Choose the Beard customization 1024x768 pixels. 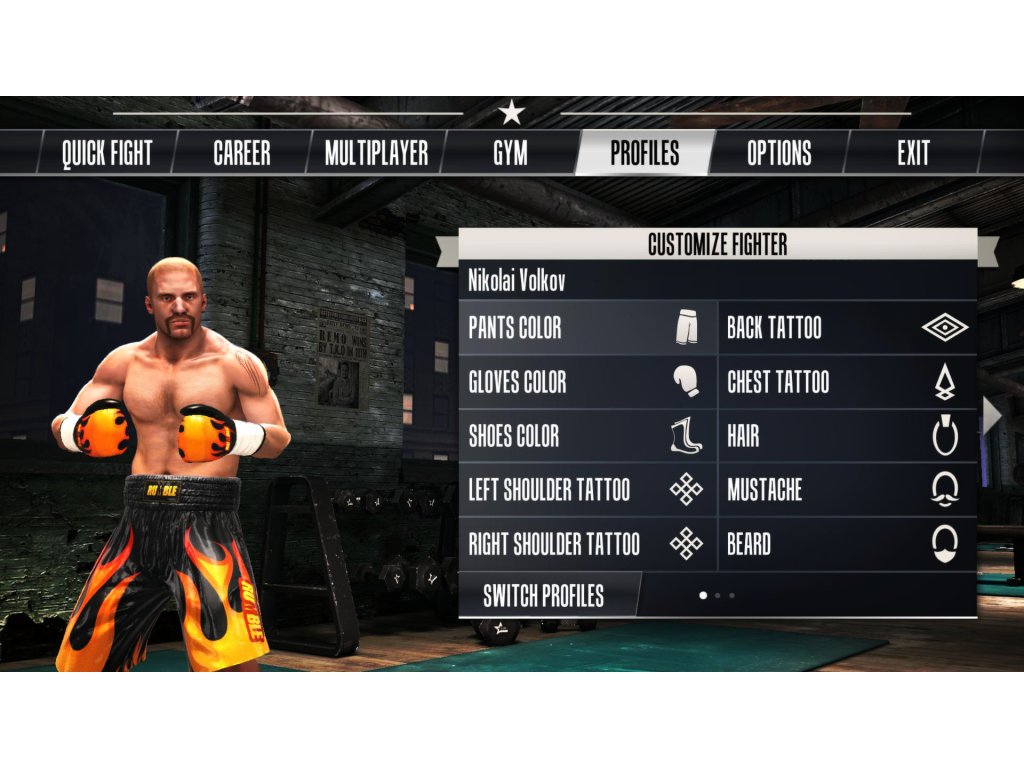pyautogui.click(x=847, y=544)
